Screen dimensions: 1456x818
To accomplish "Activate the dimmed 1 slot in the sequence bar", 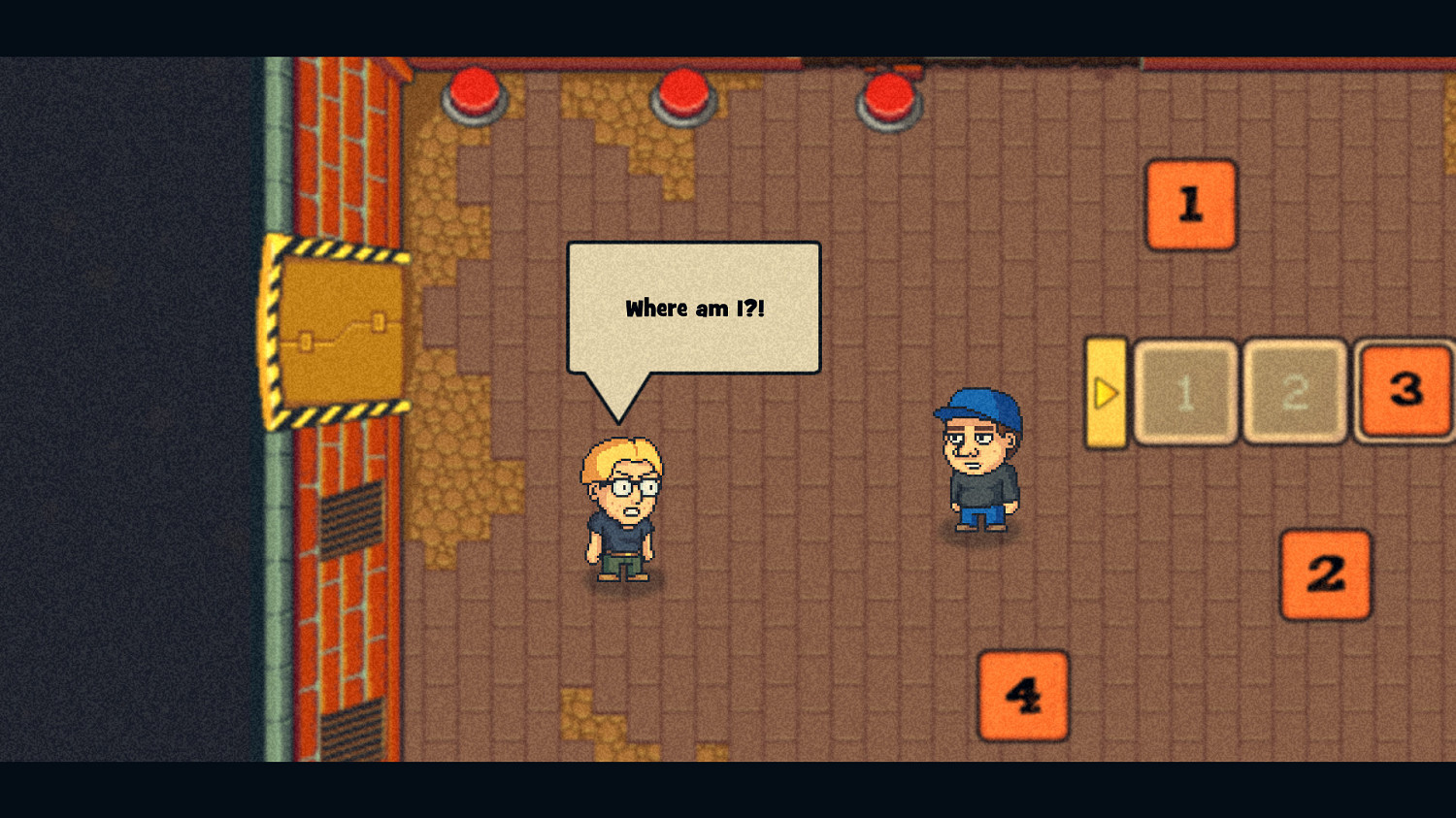I will [x=1185, y=392].
